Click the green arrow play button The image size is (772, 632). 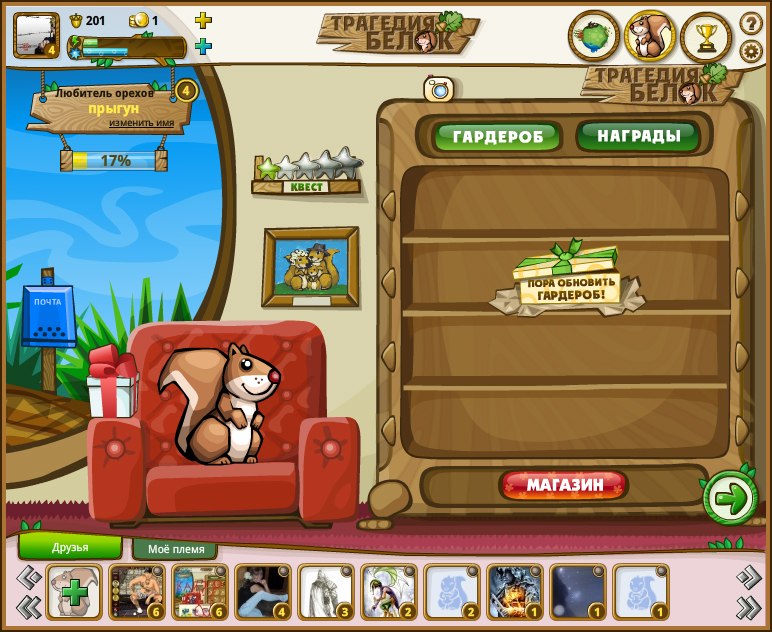click(x=731, y=497)
